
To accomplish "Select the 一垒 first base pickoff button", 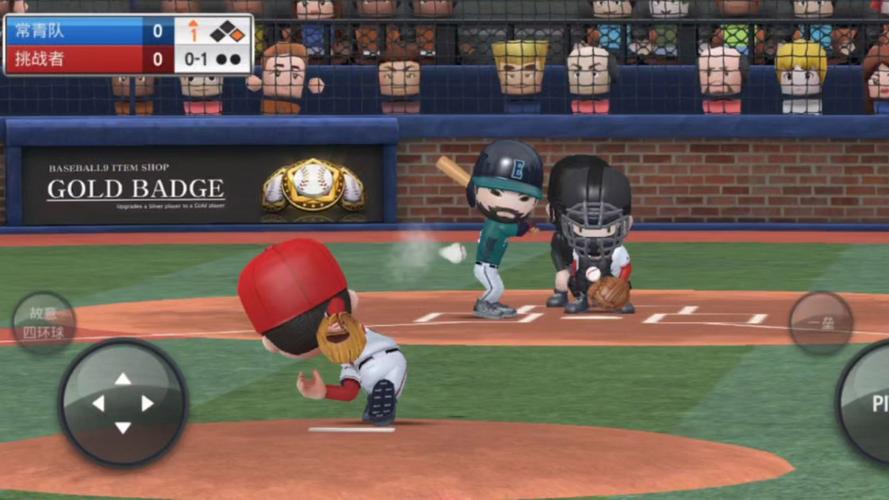I will 820,322.
